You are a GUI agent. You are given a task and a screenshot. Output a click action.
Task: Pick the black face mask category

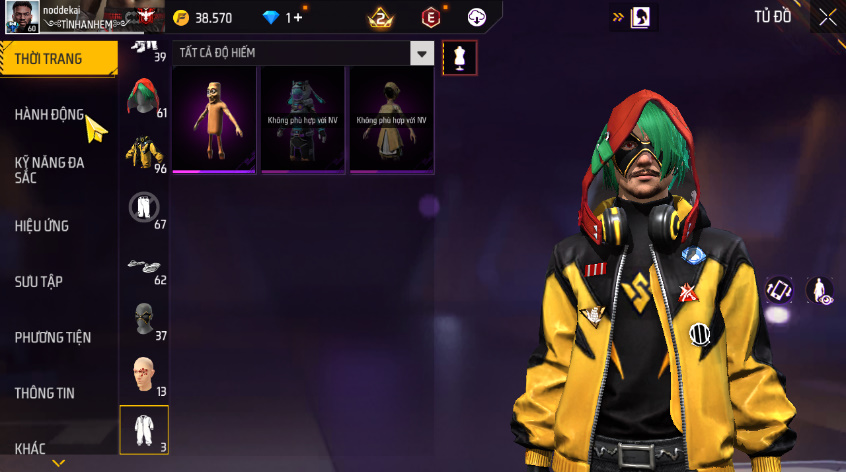click(143, 318)
